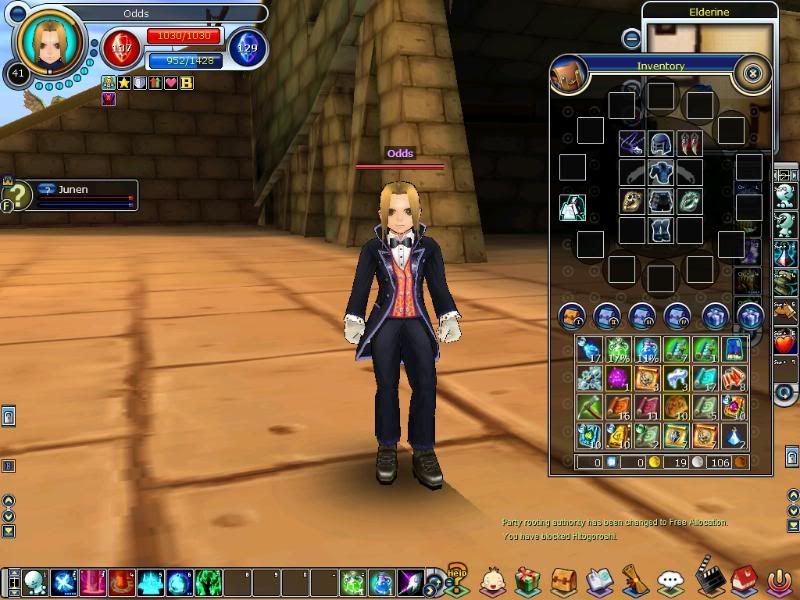Viewport: 800px width, 600px height.
Task: Open the treasure chest menu icon
Action: [x=563, y=580]
